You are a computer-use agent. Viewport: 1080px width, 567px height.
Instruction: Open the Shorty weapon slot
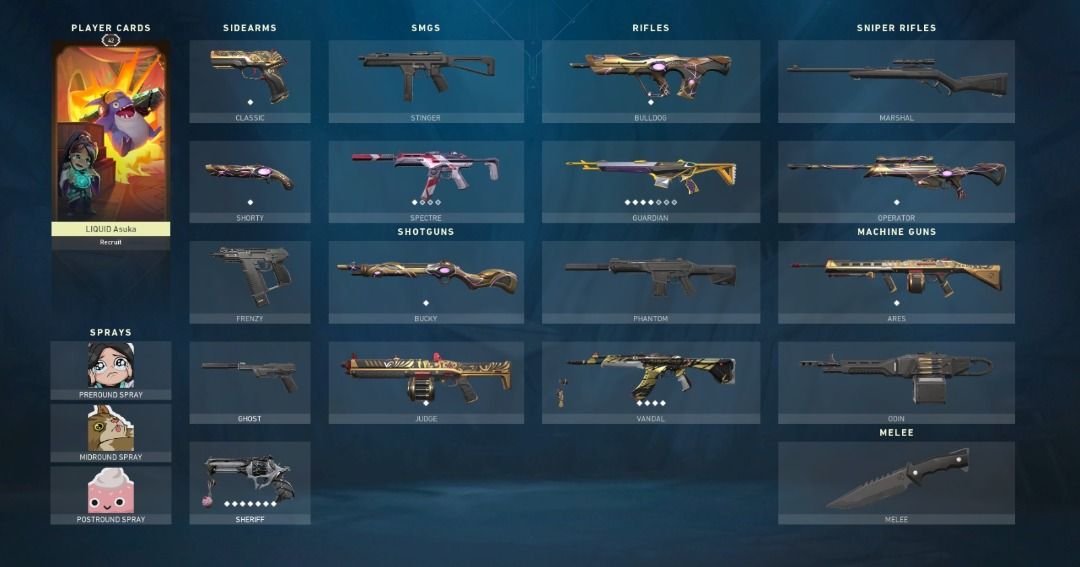pos(250,181)
